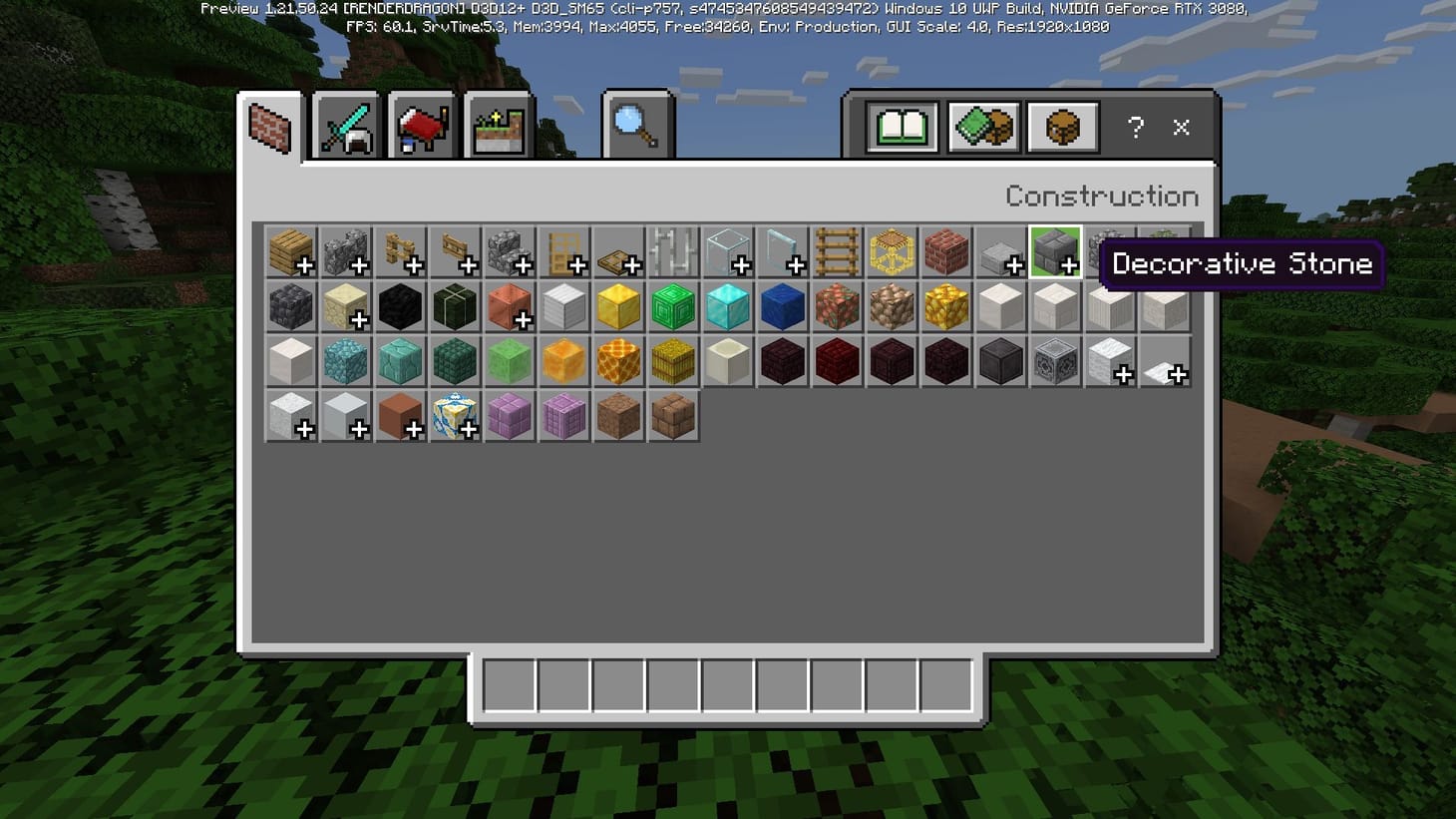Select the slime block

coord(510,361)
